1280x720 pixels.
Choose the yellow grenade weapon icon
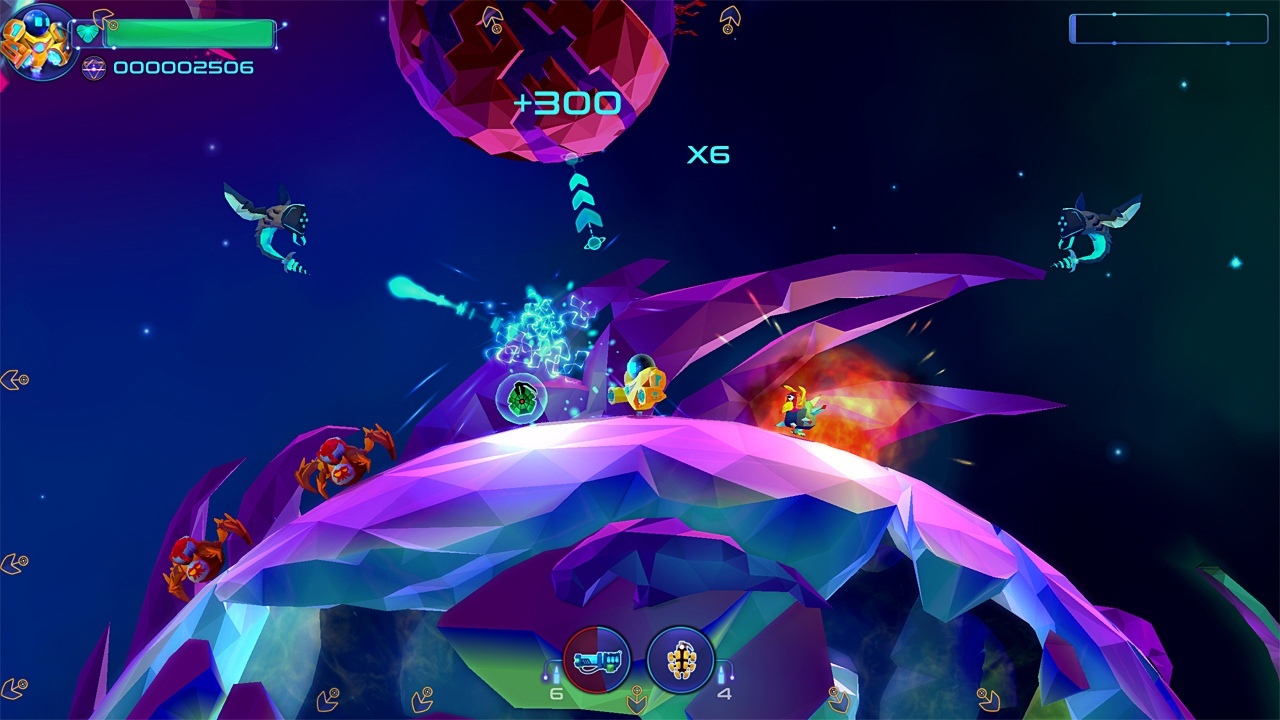[680, 660]
